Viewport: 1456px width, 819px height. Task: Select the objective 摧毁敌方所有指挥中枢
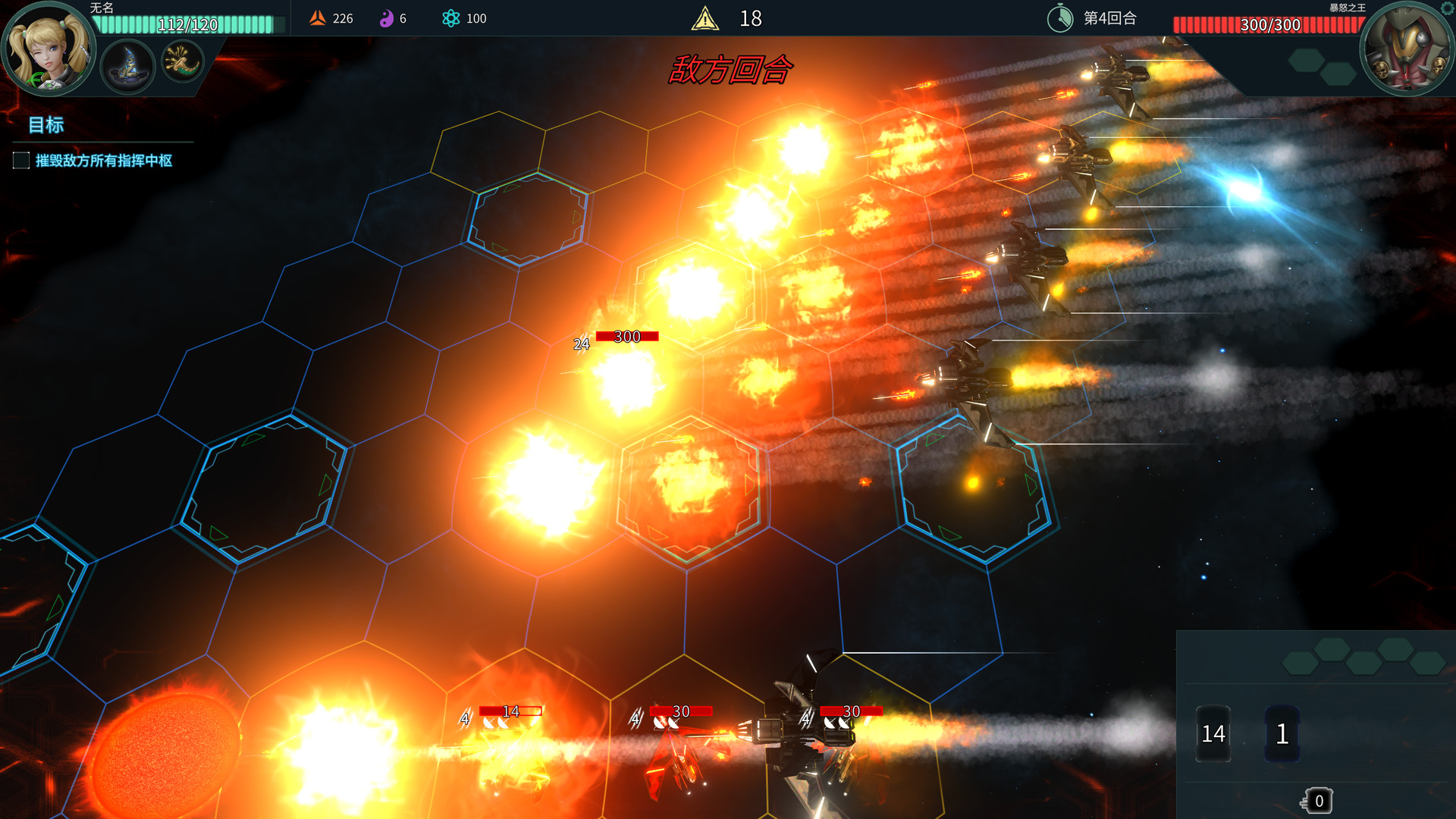tap(103, 161)
